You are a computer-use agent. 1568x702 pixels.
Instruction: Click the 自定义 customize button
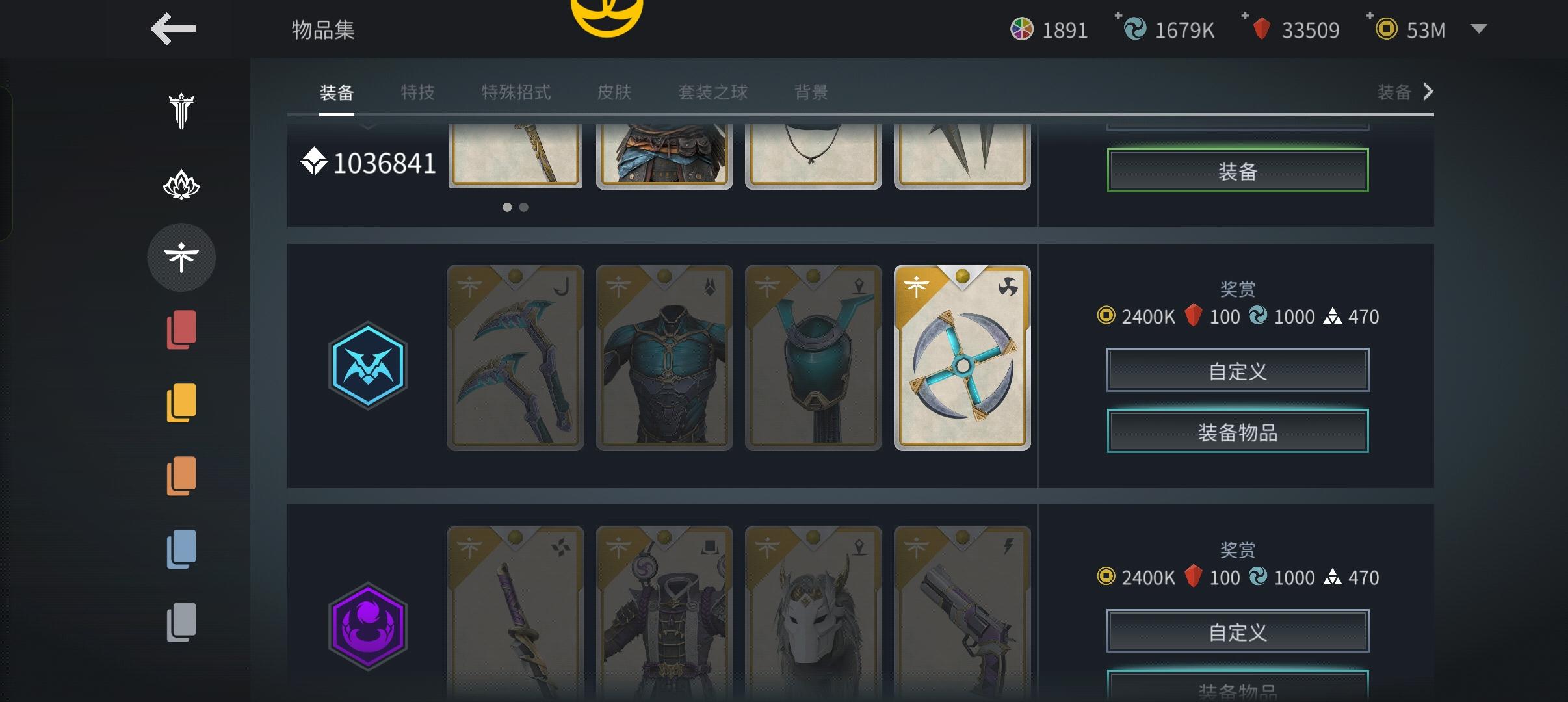(1237, 369)
